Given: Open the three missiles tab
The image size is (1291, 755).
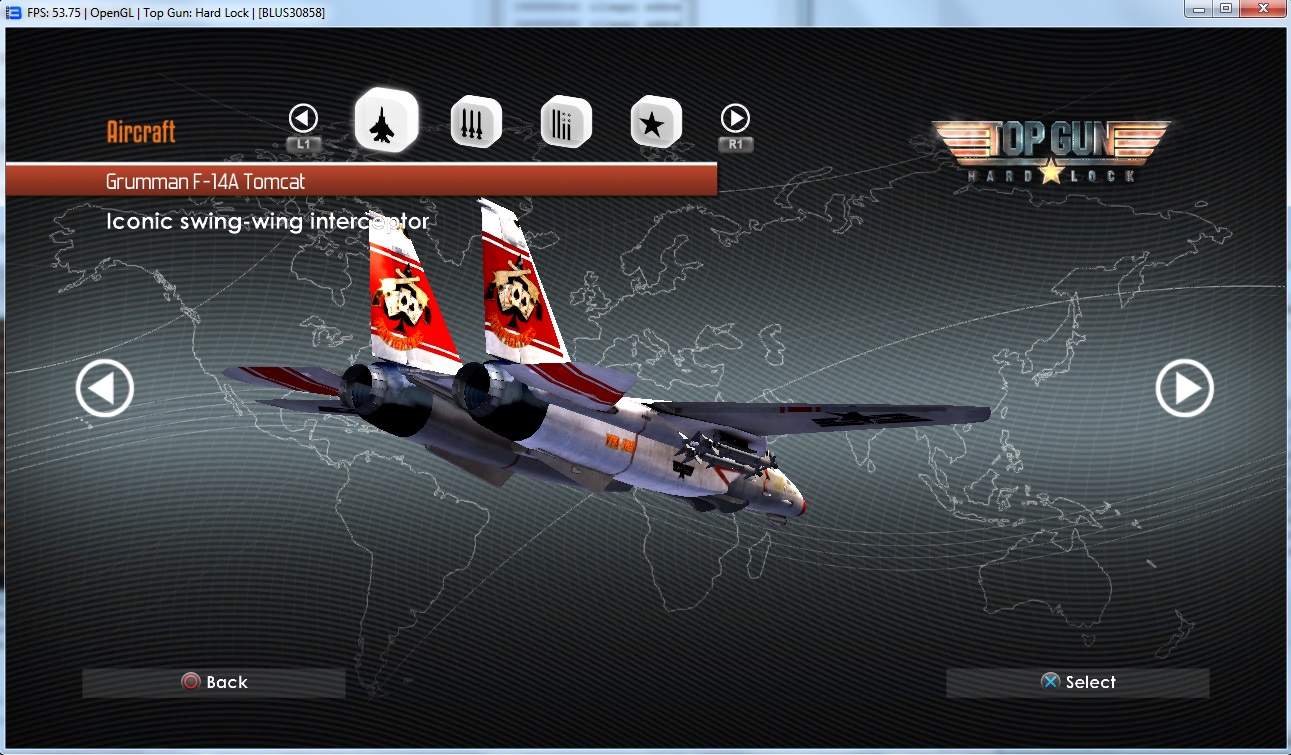Looking at the screenshot, I should (476, 122).
